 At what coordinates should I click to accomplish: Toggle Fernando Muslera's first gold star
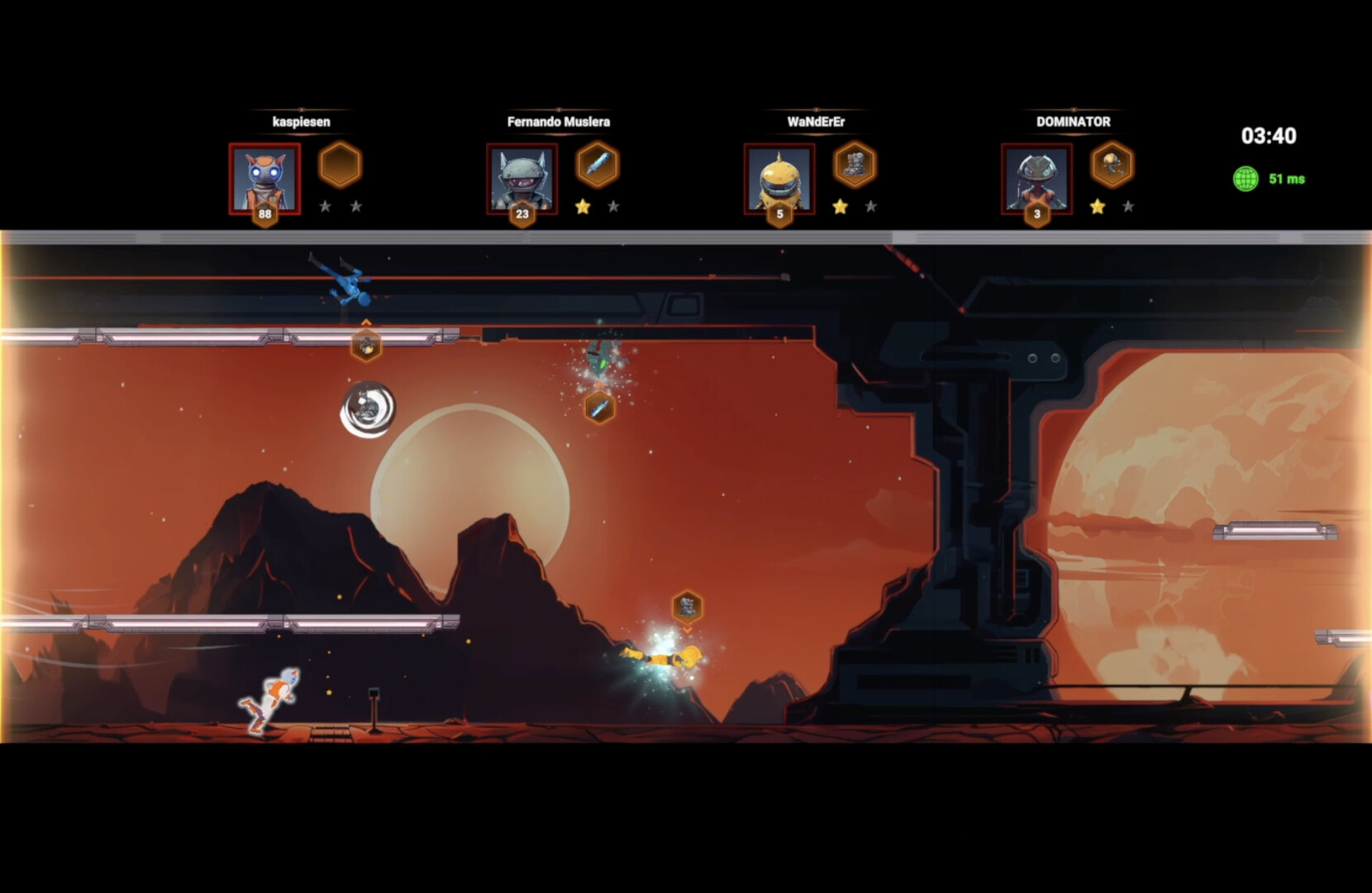coord(582,207)
